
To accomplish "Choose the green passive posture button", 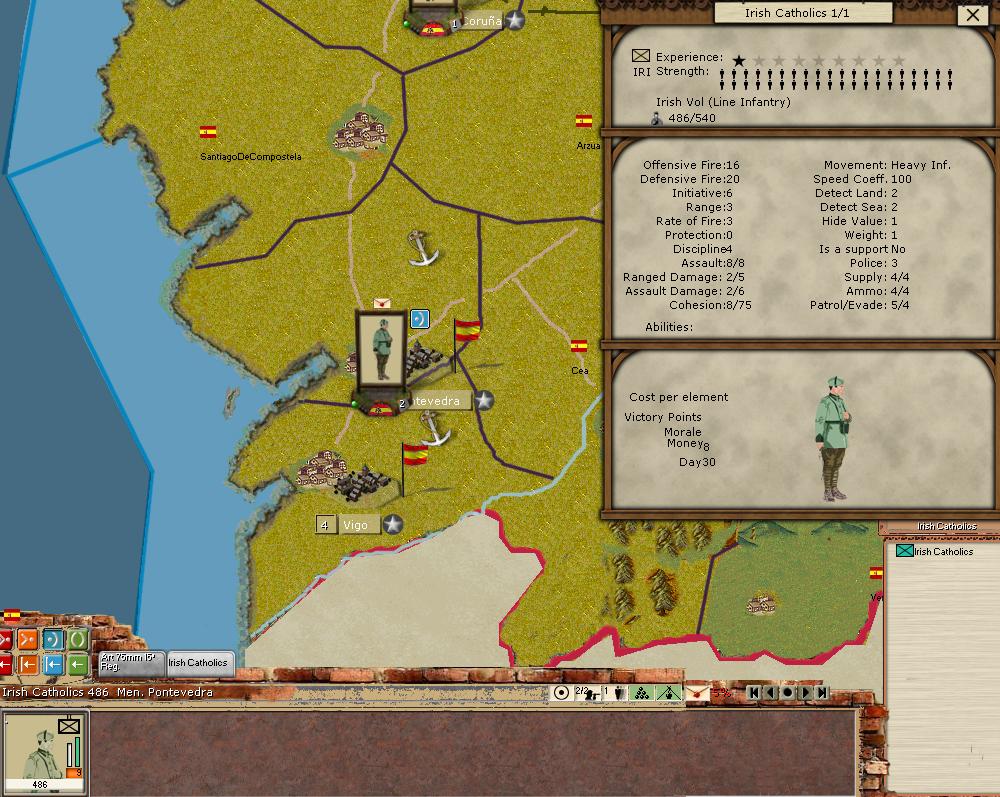I will 77,639.
